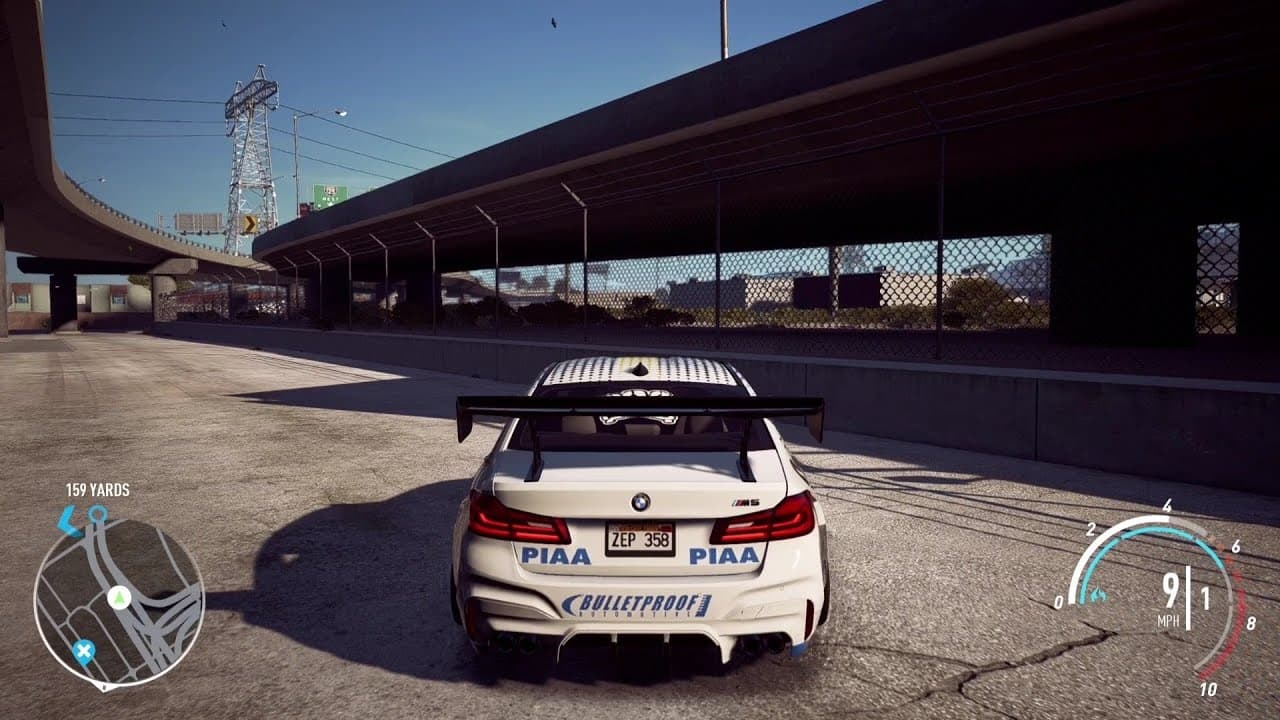Click the blue turn arrow beside minimap
The image size is (1280, 720).
[x=67, y=520]
